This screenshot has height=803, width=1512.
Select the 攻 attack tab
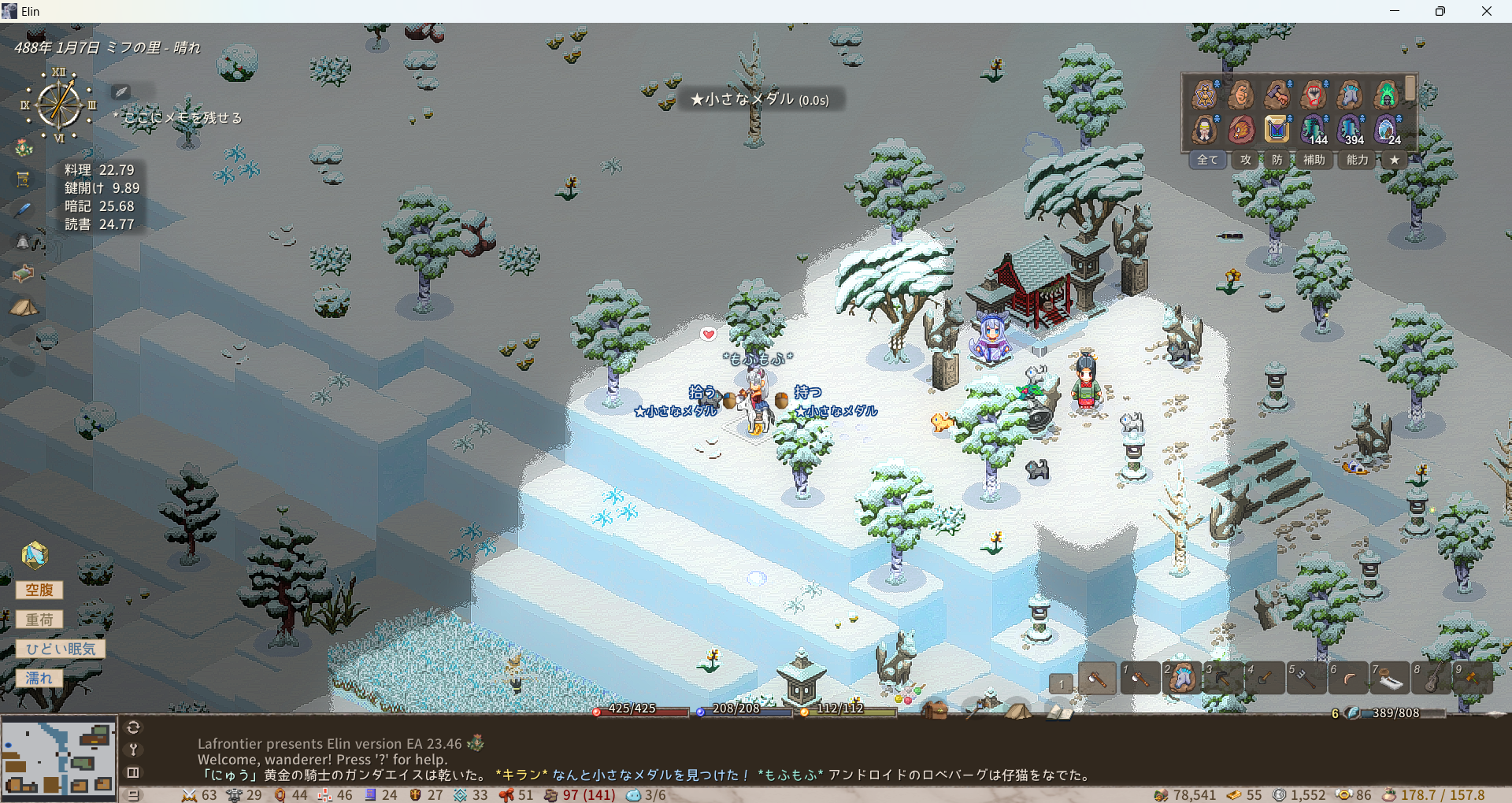coord(1245,160)
